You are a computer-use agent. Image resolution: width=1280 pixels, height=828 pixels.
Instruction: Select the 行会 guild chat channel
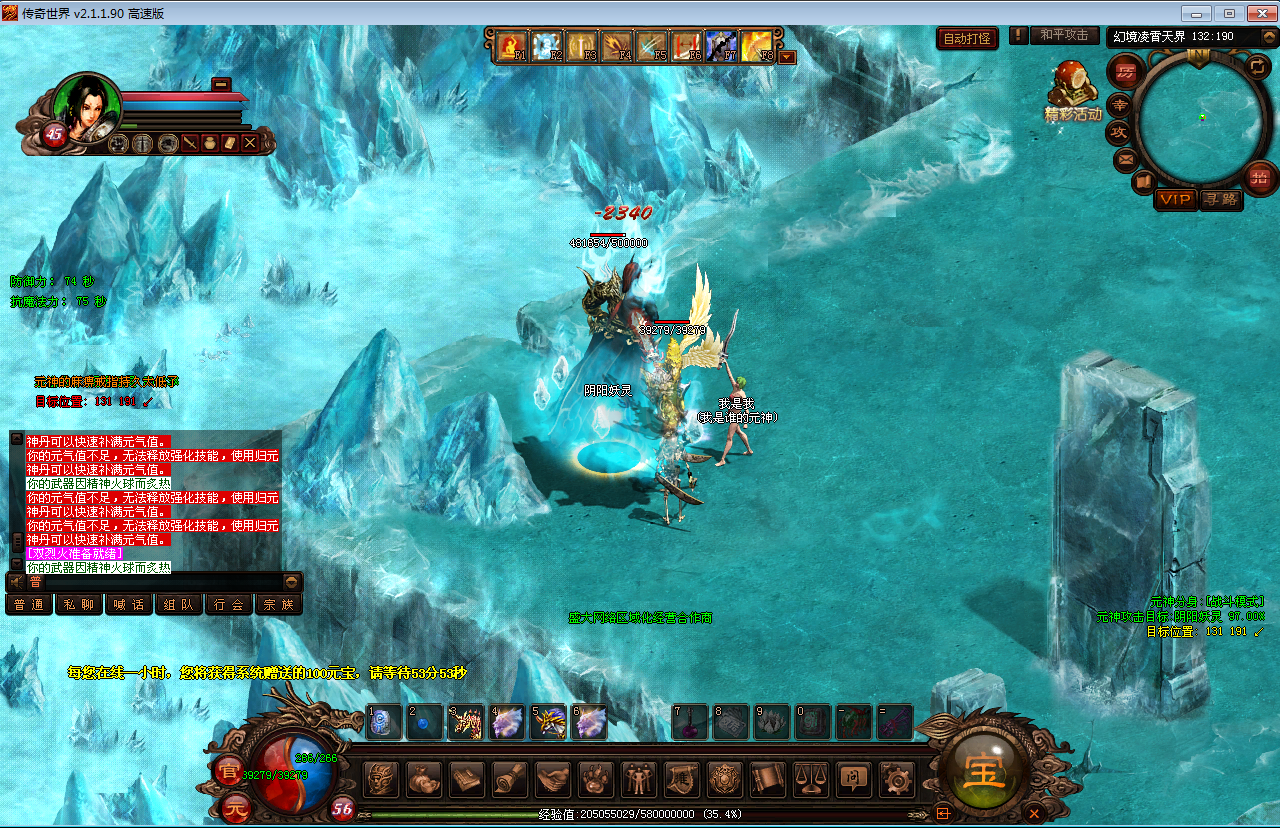229,605
